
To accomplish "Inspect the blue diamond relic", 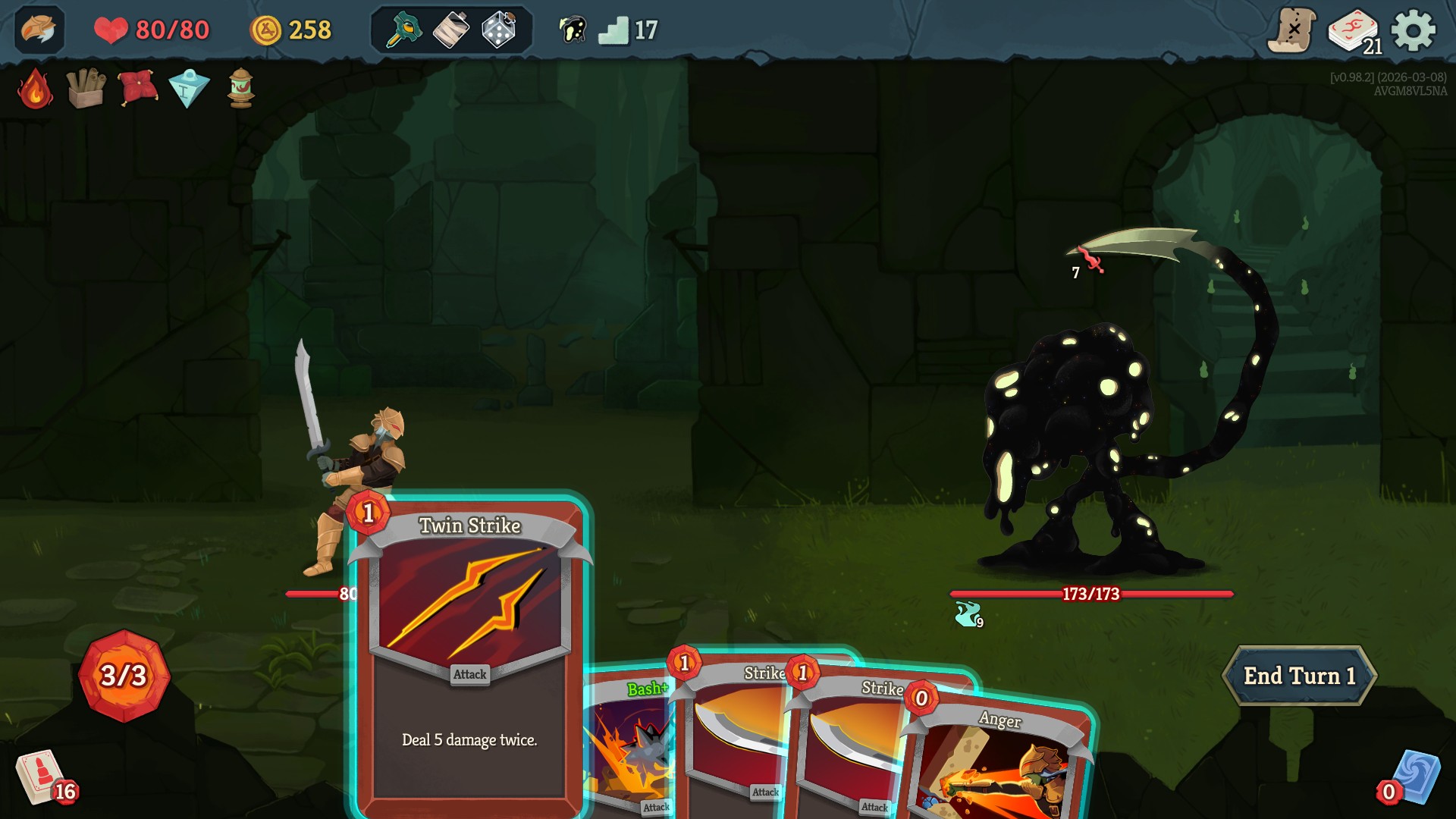I will point(190,89).
